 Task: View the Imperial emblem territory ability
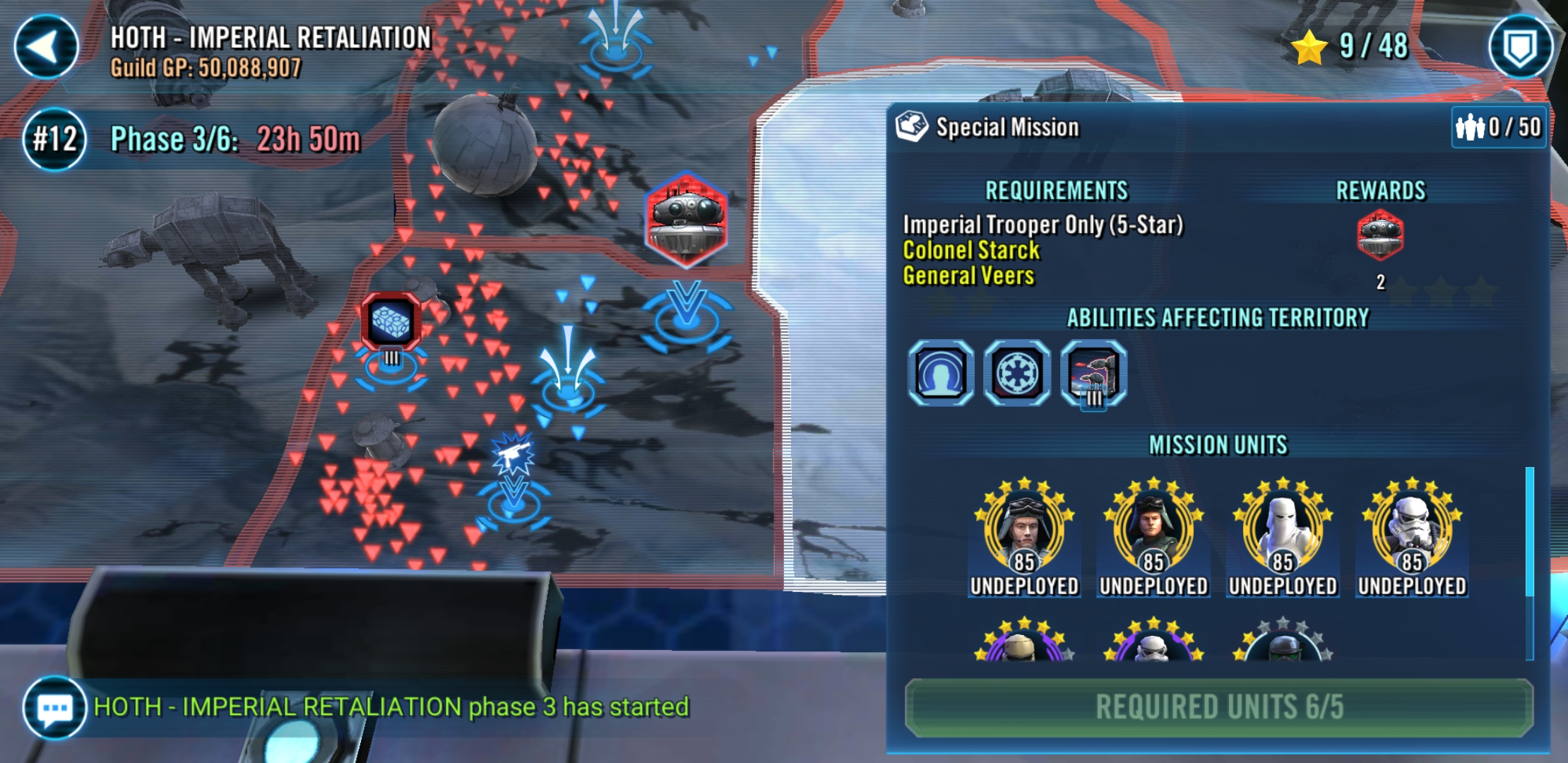click(1016, 372)
